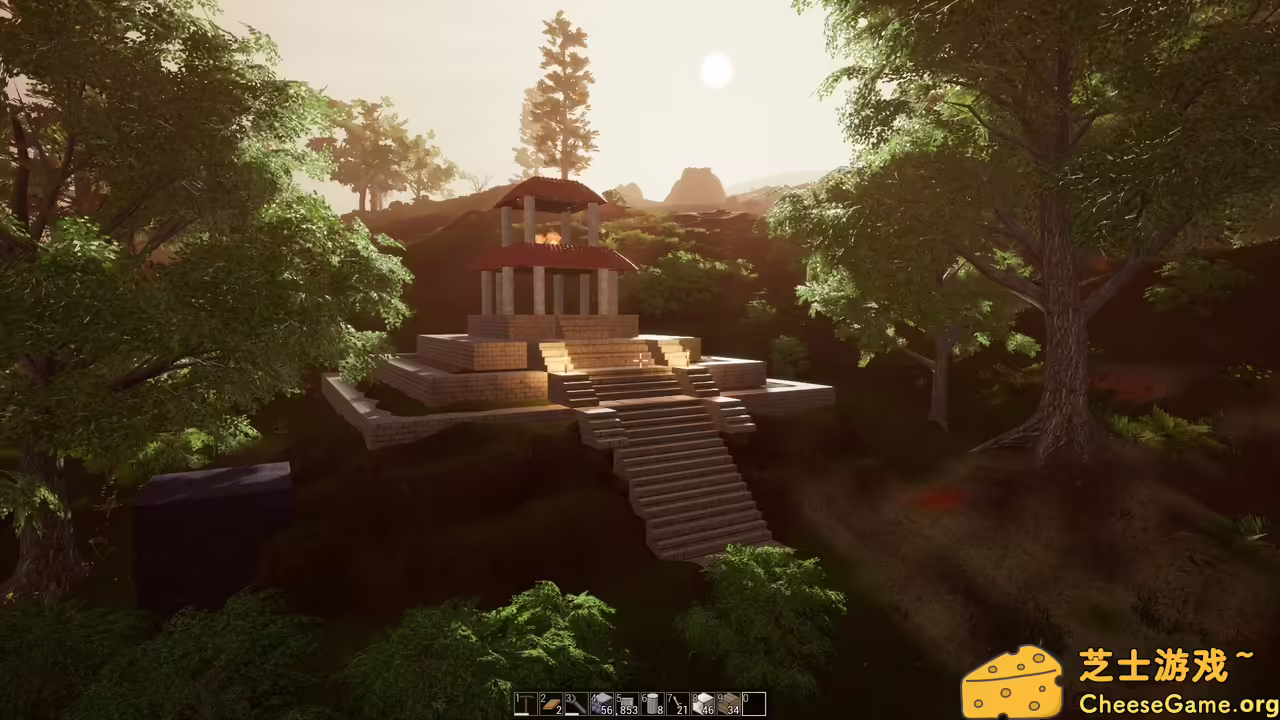
Task: Click the sun in the sky
Action: 717,70
